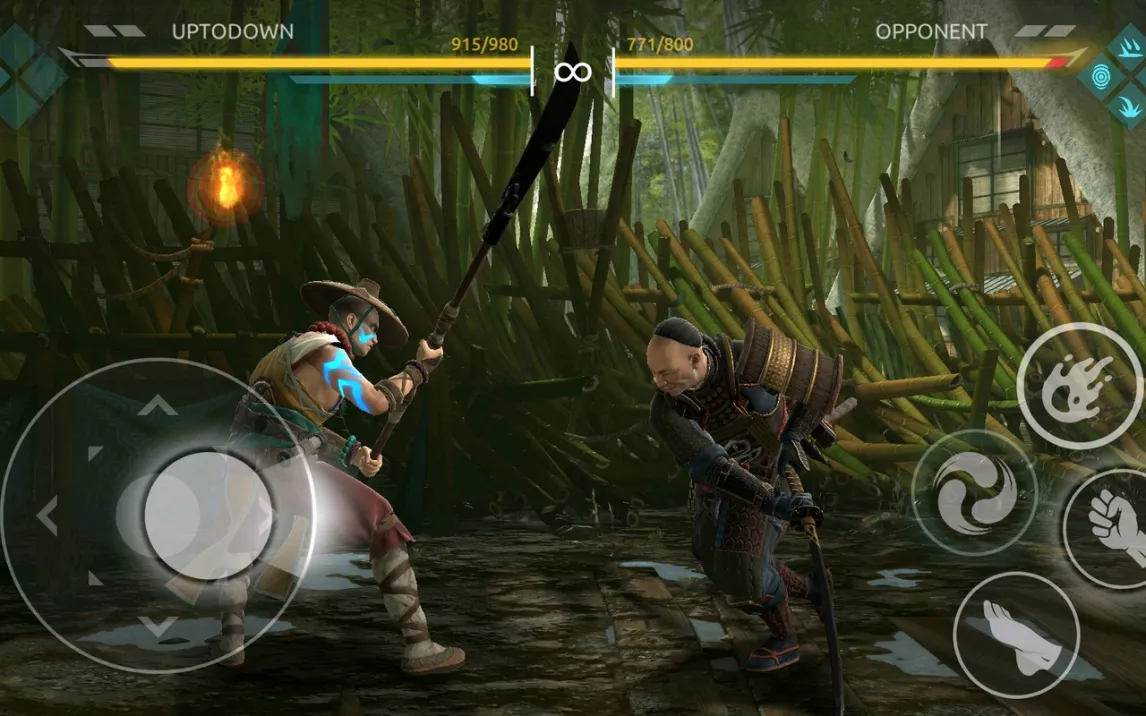Click the joystick's left arrow to move back
Screen dimensions: 1146x716
click(x=47, y=515)
